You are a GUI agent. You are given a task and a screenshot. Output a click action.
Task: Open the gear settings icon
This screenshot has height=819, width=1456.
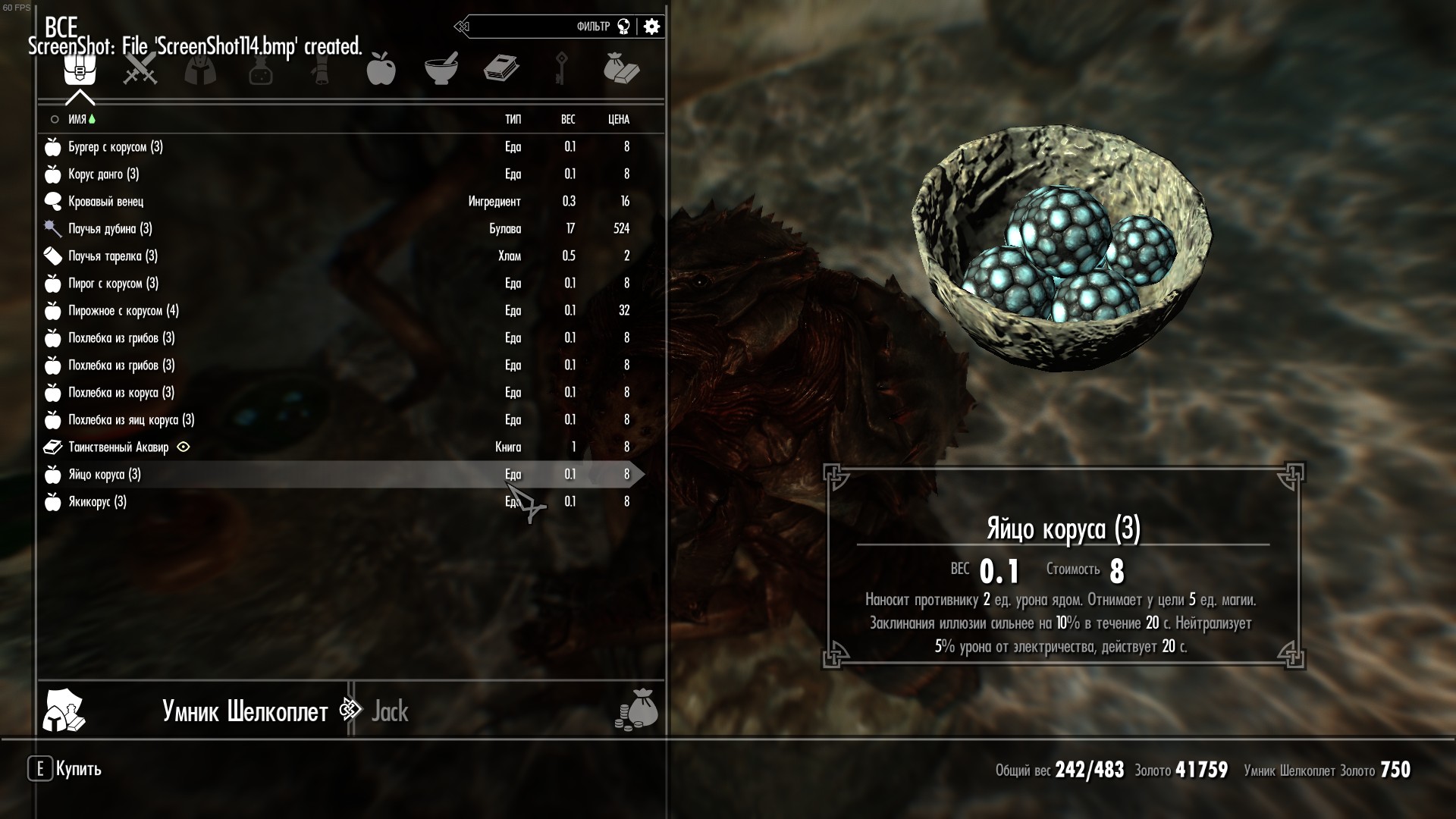pos(651,27)
